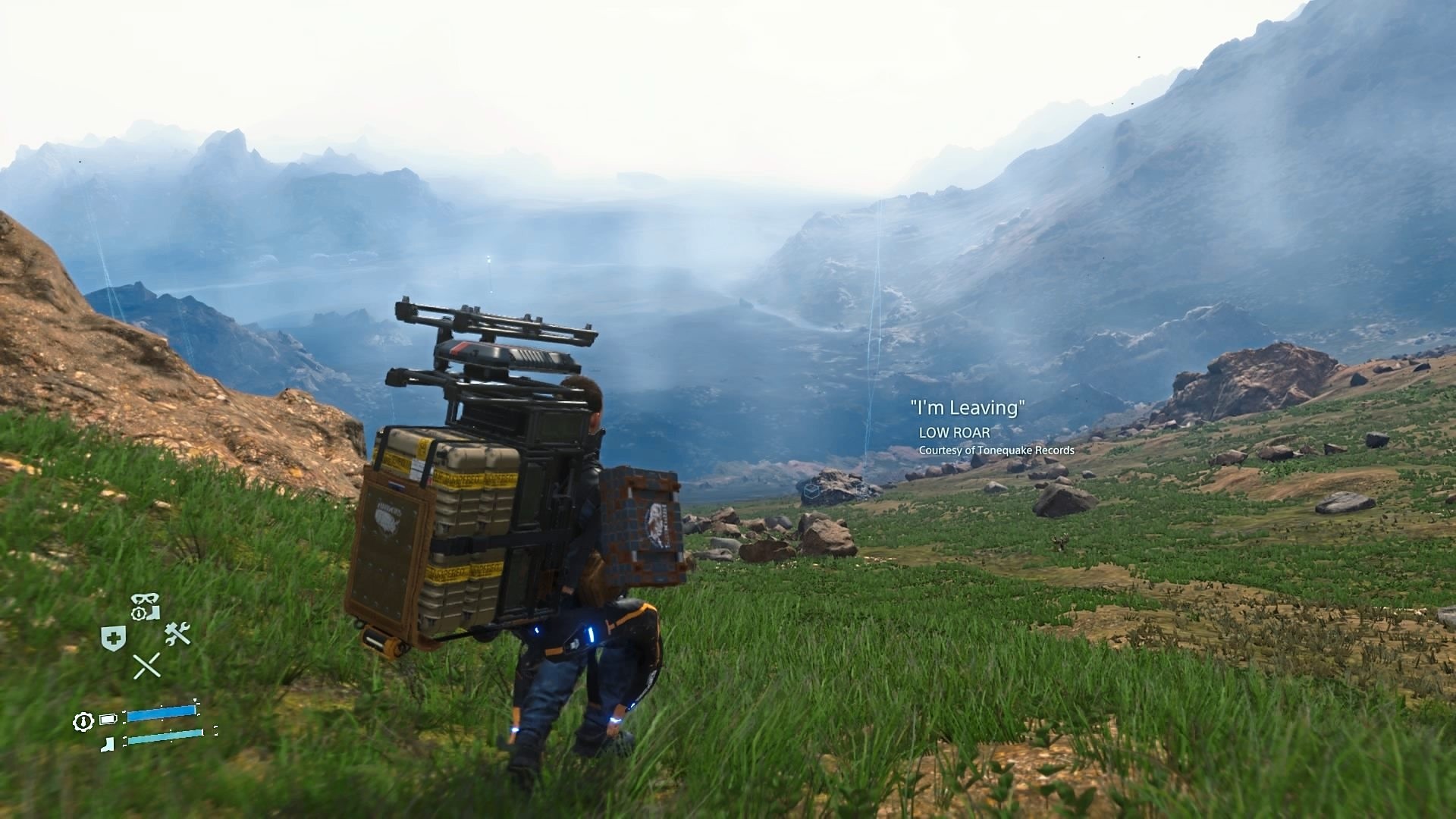
Task: Click the Courtesy of Tonequake Records credit text
Action: click(996, 450)
